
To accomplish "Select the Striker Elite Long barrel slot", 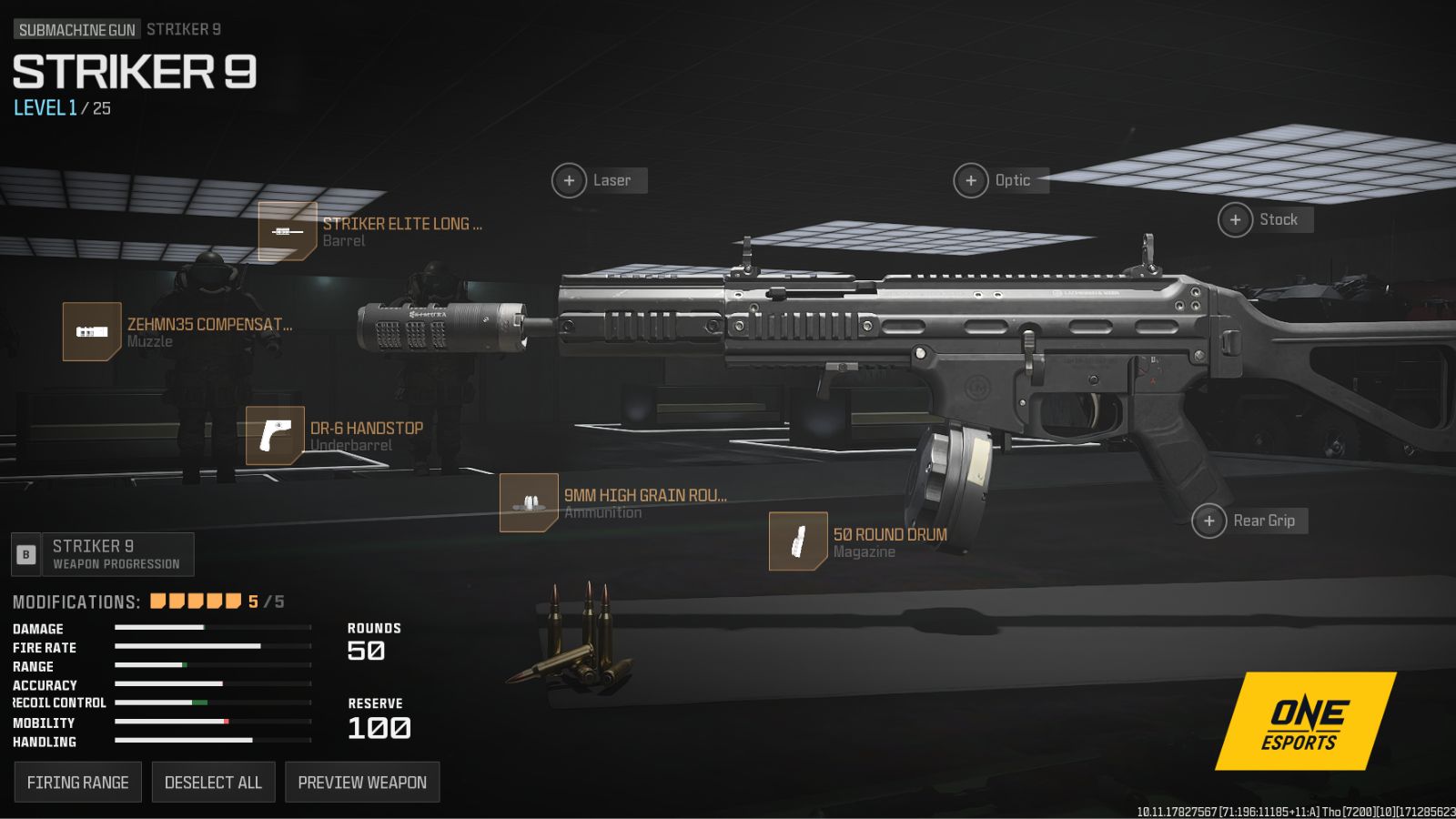I will coord(288,231).
